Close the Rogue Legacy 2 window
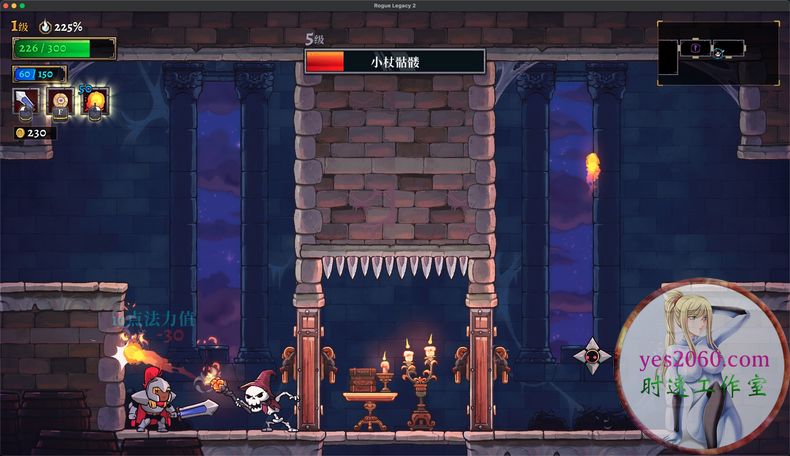790x456 pixels. pos(6,6)
